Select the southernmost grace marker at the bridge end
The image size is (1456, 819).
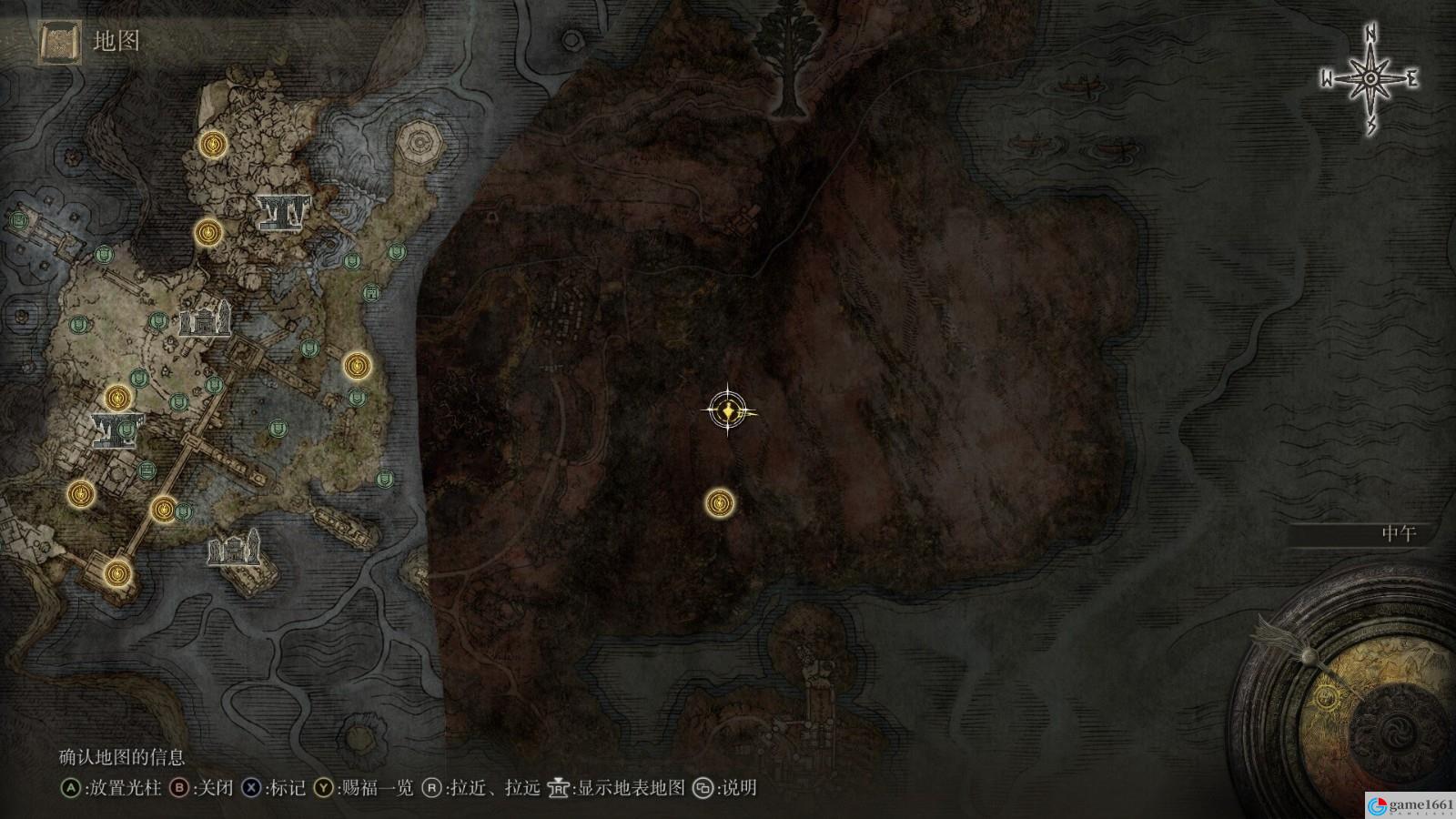(116, 572)
